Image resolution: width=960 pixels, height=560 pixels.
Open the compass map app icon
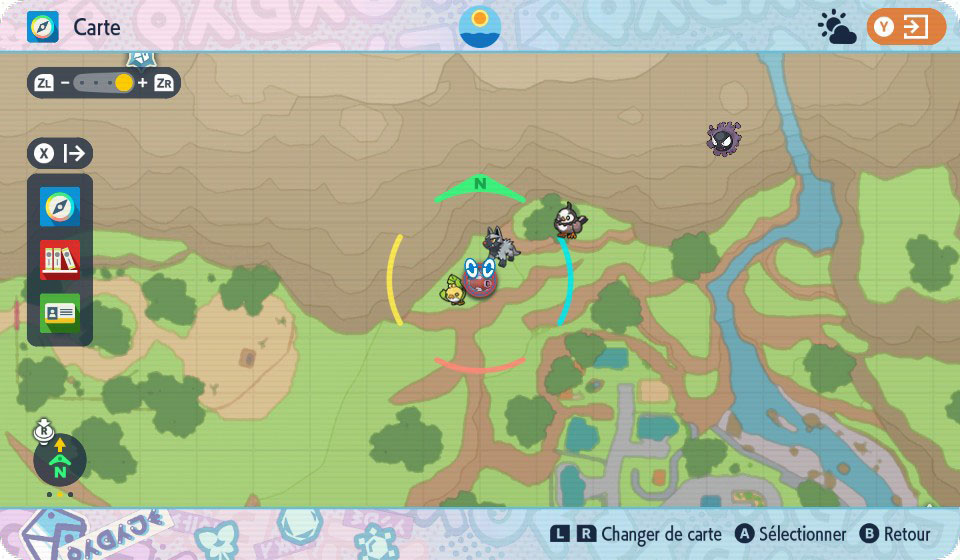click(x=60, y=207)
